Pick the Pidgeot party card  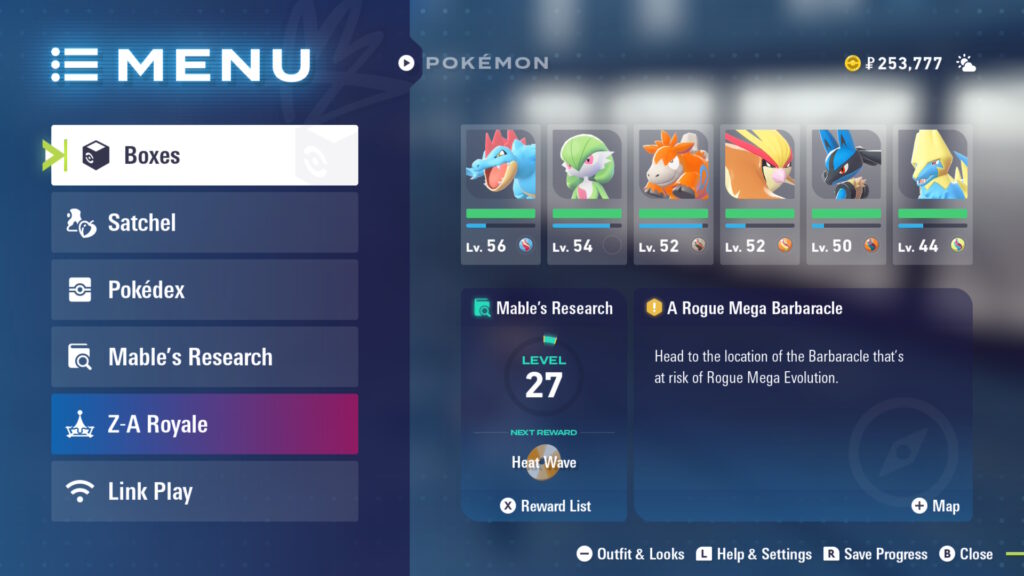[x=759, y=194]
